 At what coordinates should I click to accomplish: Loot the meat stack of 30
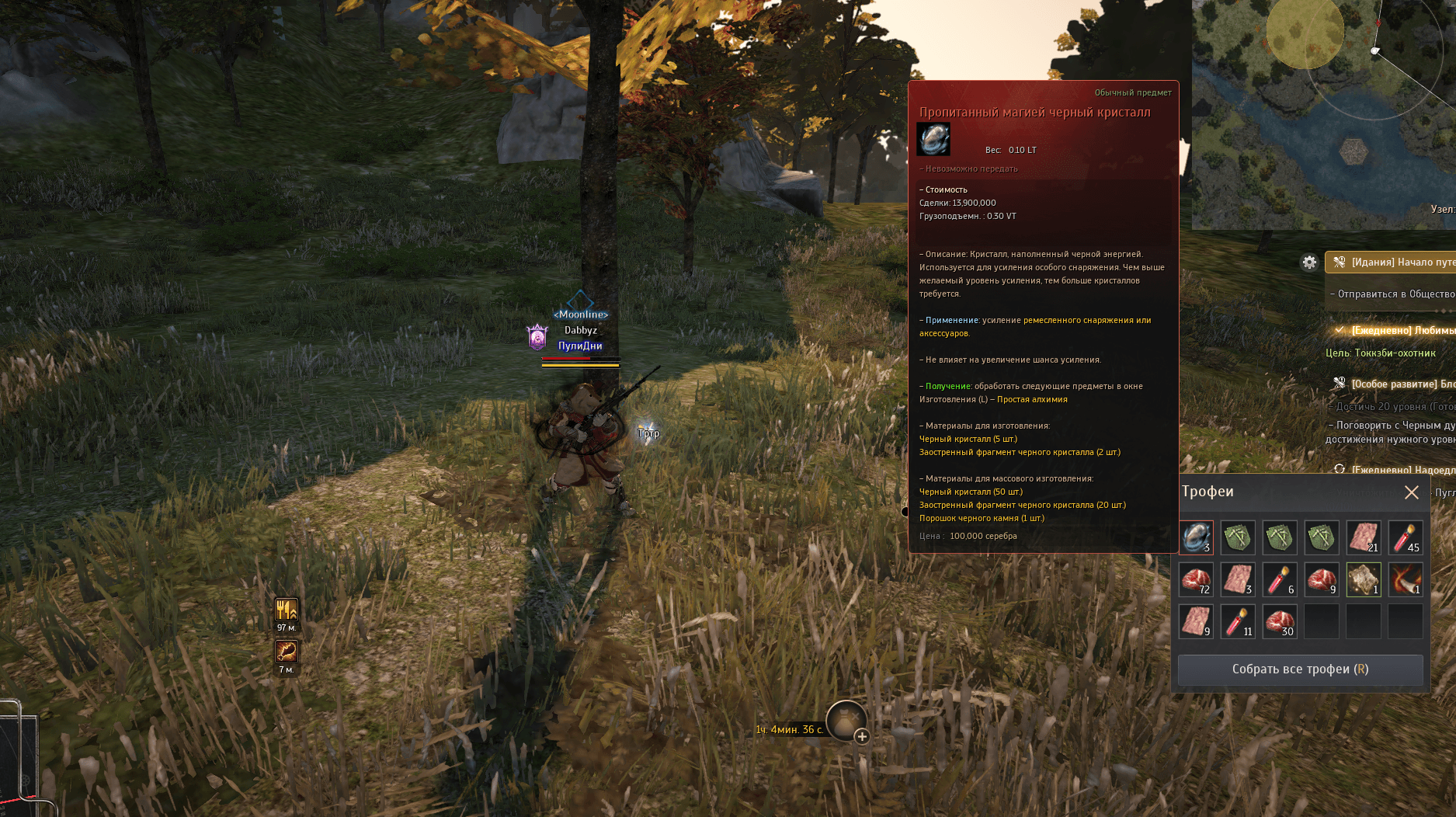click(x=1280, y=621)
